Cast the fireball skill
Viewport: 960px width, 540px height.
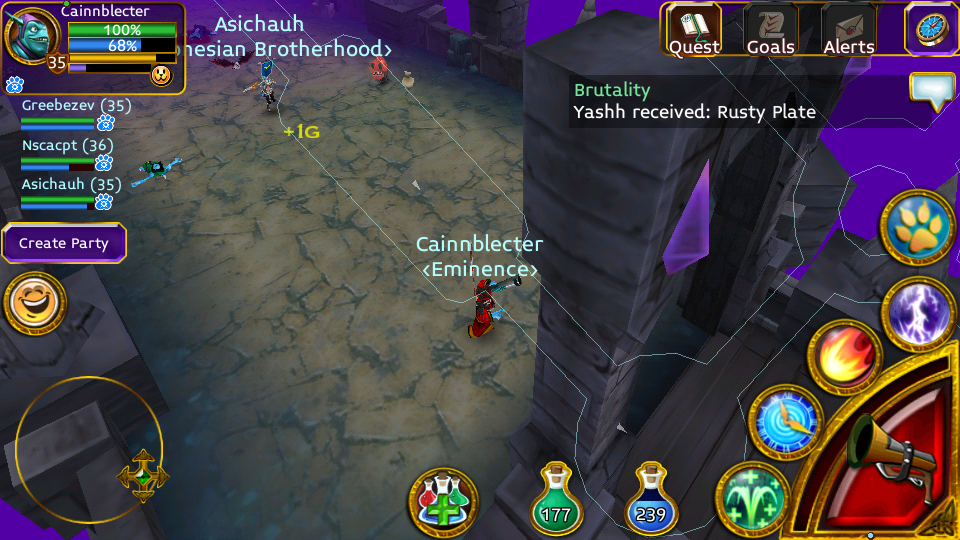844,357
